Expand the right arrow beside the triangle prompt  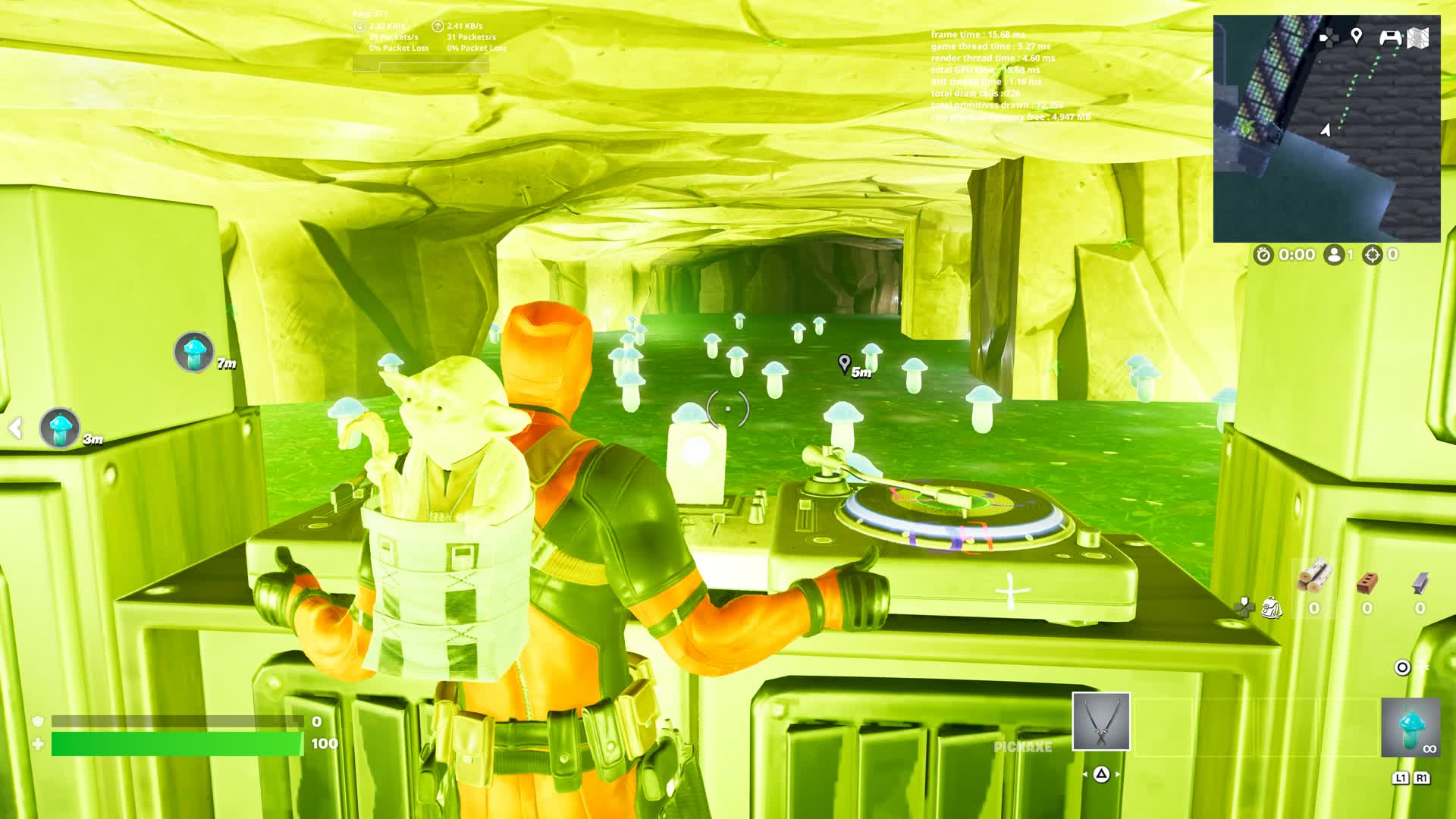pos(1118,774)
